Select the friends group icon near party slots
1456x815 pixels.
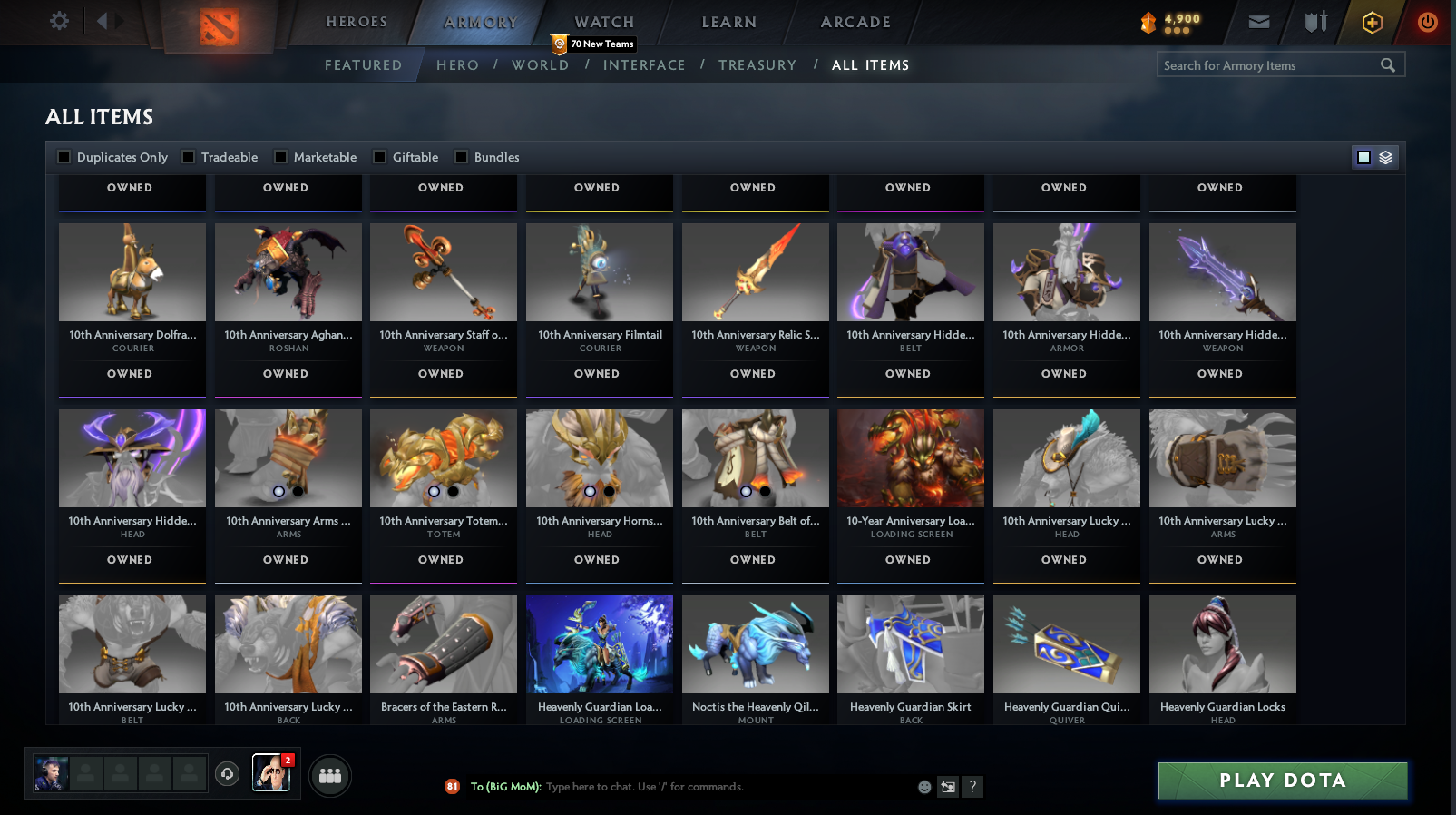[330, 776]
